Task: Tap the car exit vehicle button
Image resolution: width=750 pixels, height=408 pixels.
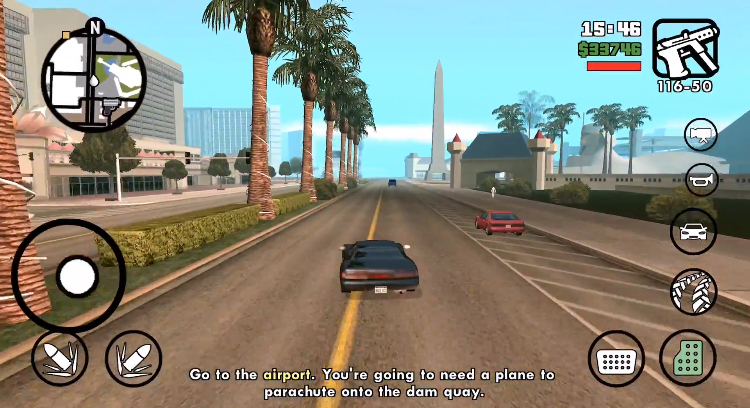Action: (x=692, y=232)
